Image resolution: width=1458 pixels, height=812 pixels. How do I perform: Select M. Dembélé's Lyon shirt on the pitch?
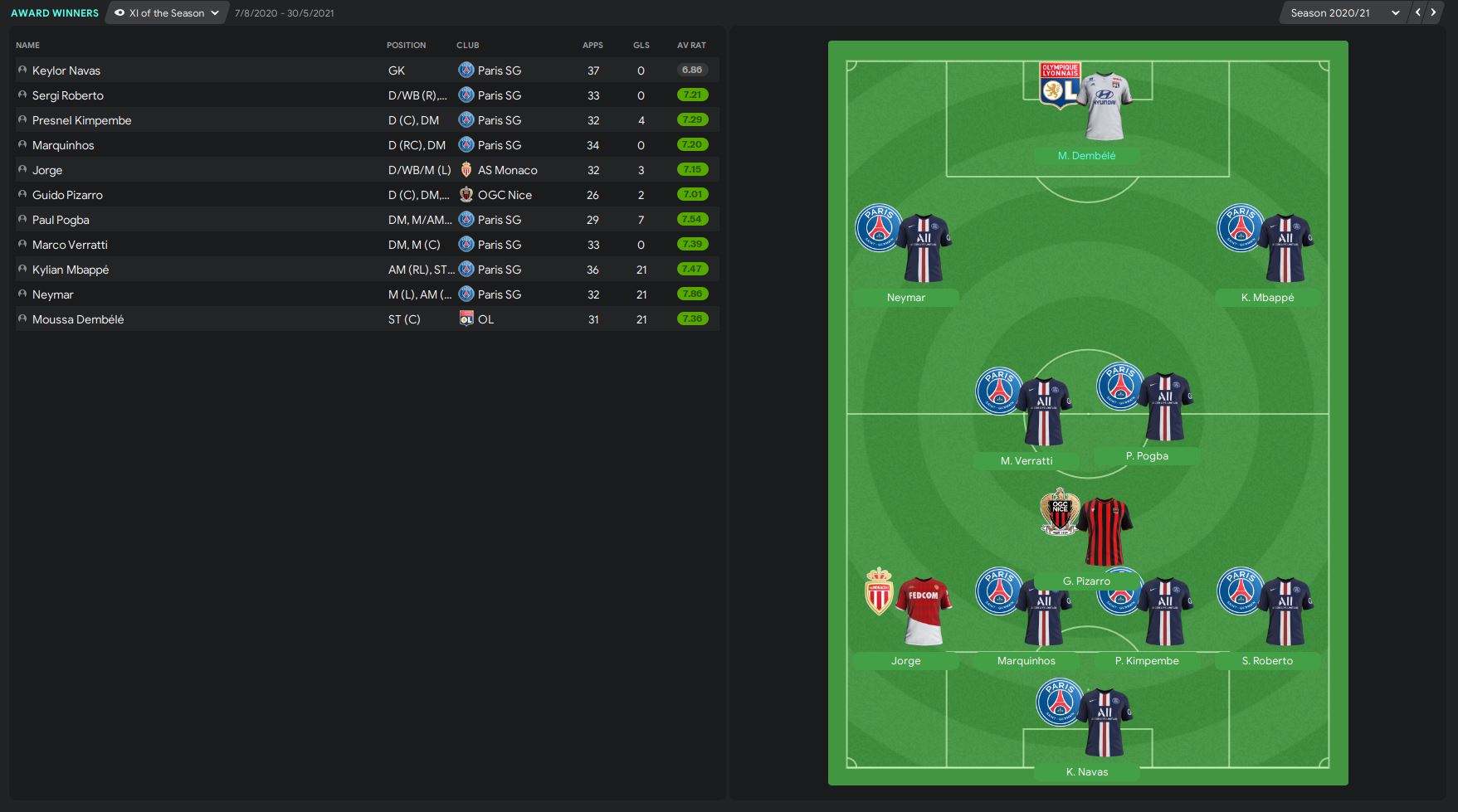pyautogui.click(x=1104, y=105)
